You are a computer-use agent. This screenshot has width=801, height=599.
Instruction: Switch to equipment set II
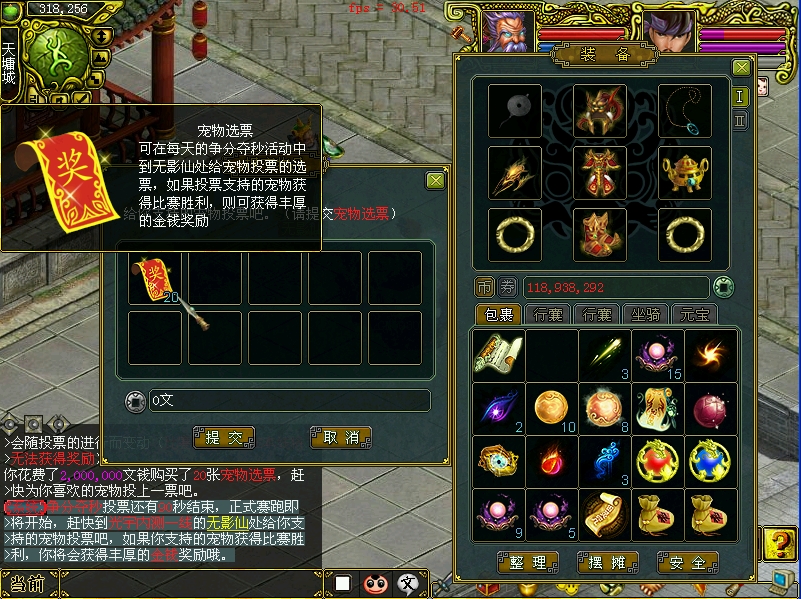pos(740,120)
